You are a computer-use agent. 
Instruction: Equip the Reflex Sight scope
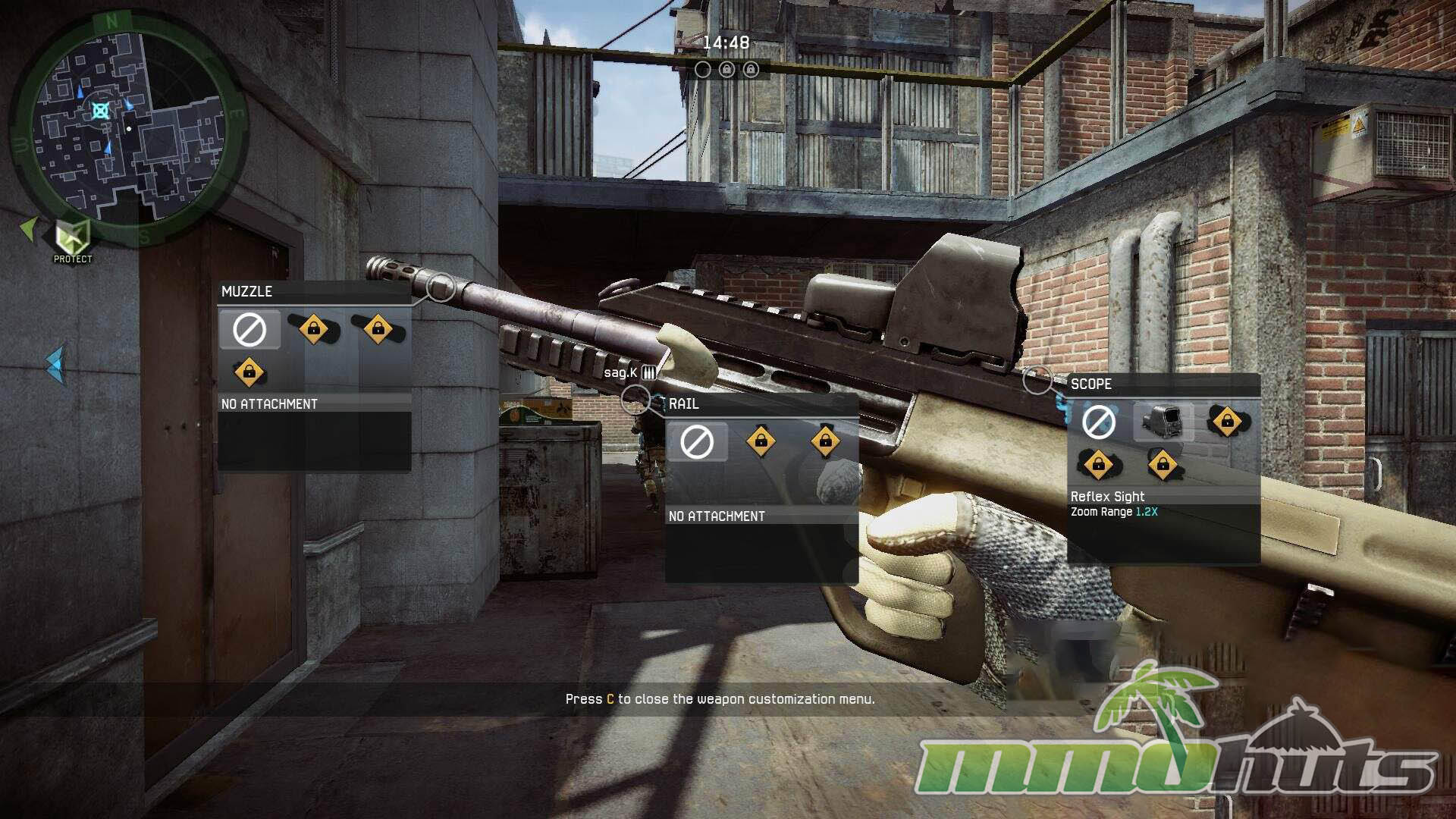coord(1163,422)
